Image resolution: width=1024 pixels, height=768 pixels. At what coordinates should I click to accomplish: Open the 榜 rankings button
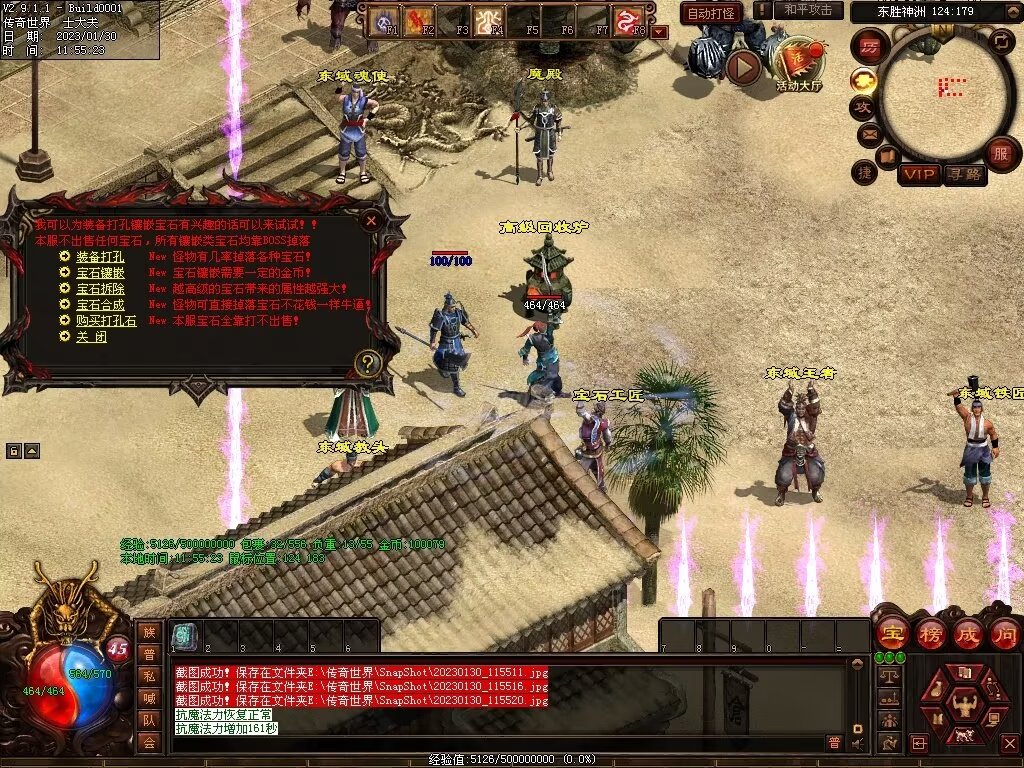tap(930, 634)
